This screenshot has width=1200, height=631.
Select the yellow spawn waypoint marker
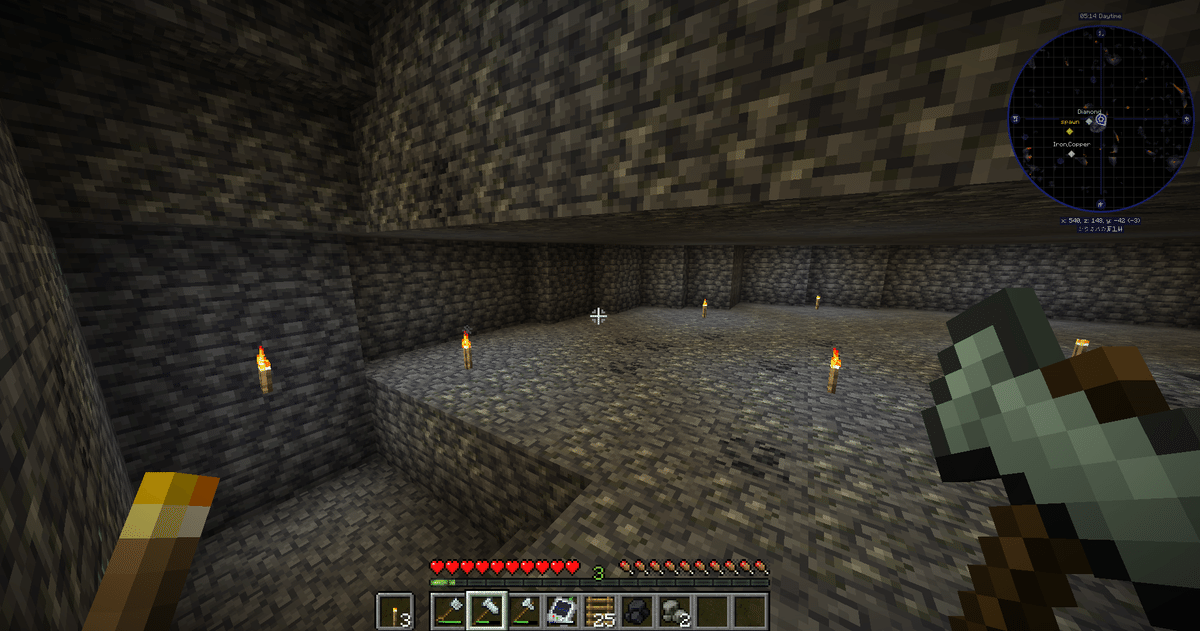1068,131
